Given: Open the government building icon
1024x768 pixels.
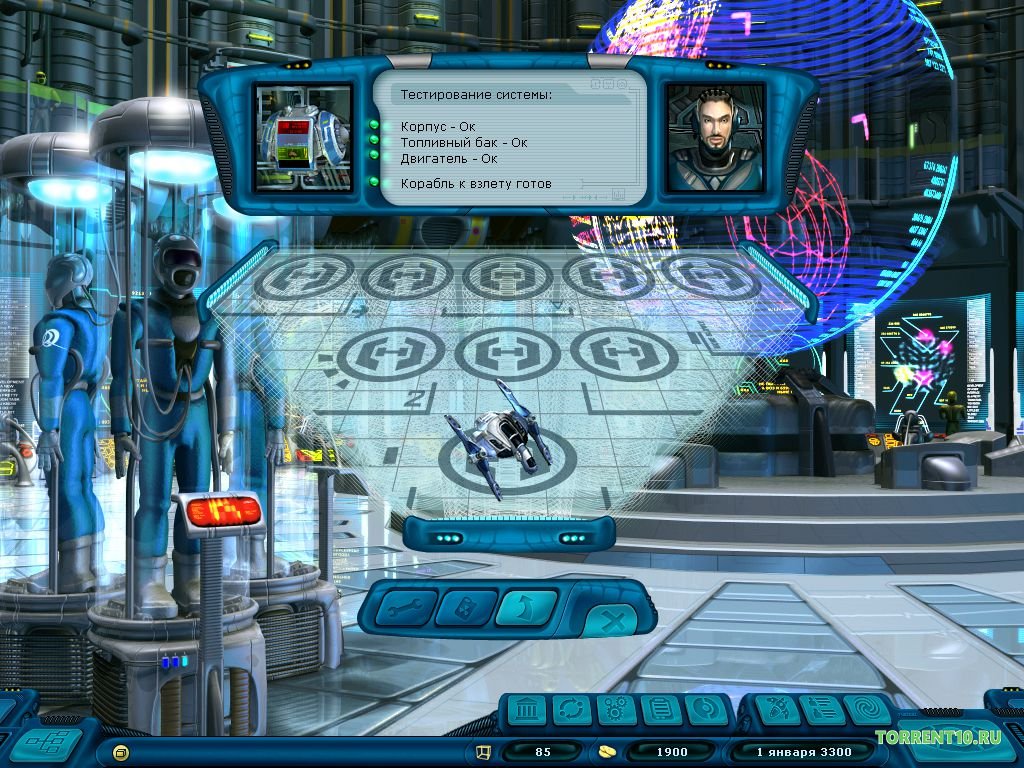Looking at the screenshot, I should pos(525,711).
